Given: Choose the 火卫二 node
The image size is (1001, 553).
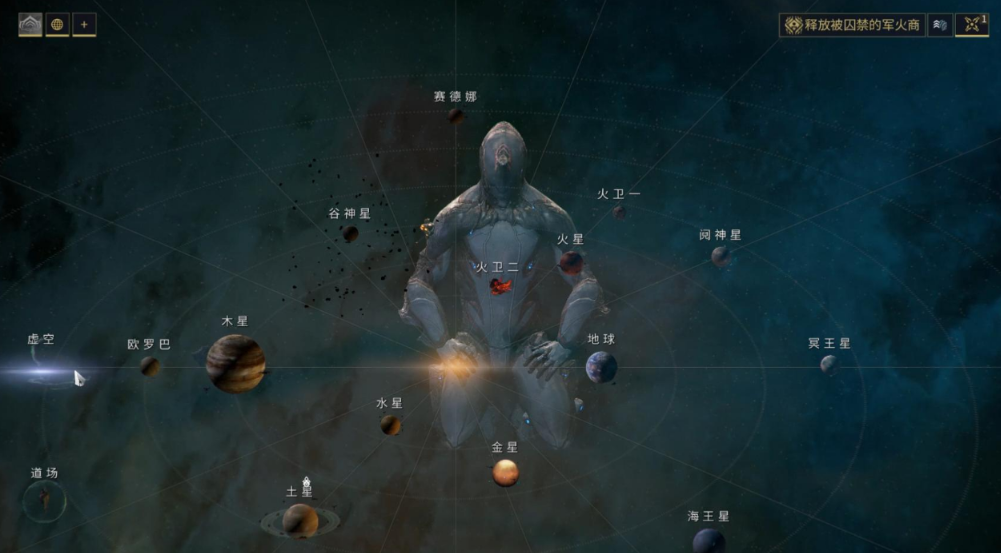Looking at the screenshot, I should coord(500,287).
